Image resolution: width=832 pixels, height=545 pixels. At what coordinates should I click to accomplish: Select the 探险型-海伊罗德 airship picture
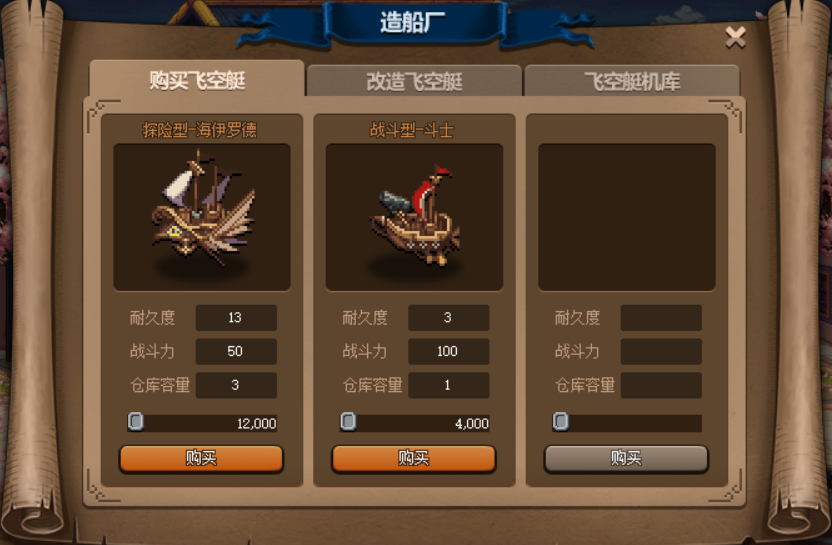point(202,217)
